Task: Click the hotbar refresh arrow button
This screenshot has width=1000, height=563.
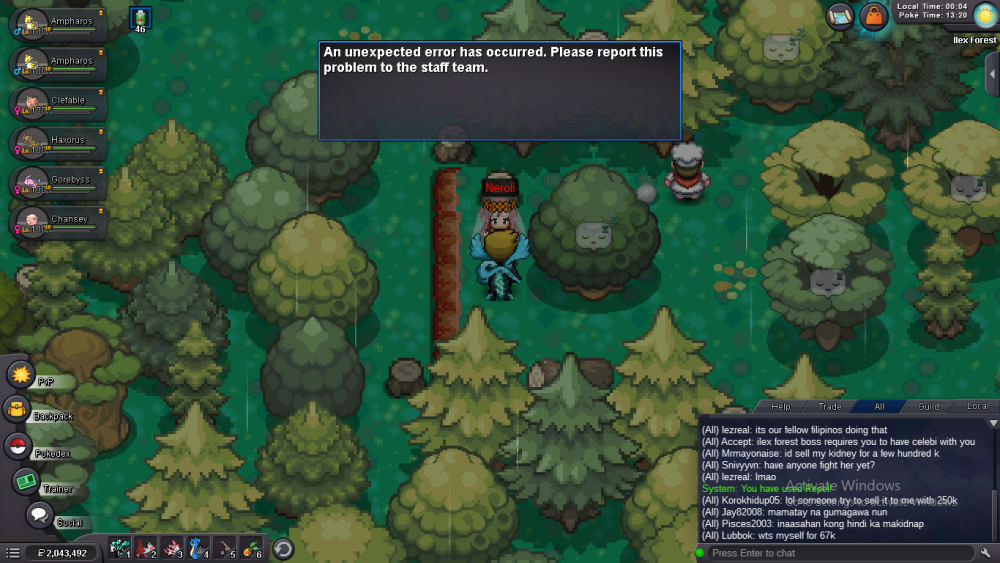Action: pos(283,548)
